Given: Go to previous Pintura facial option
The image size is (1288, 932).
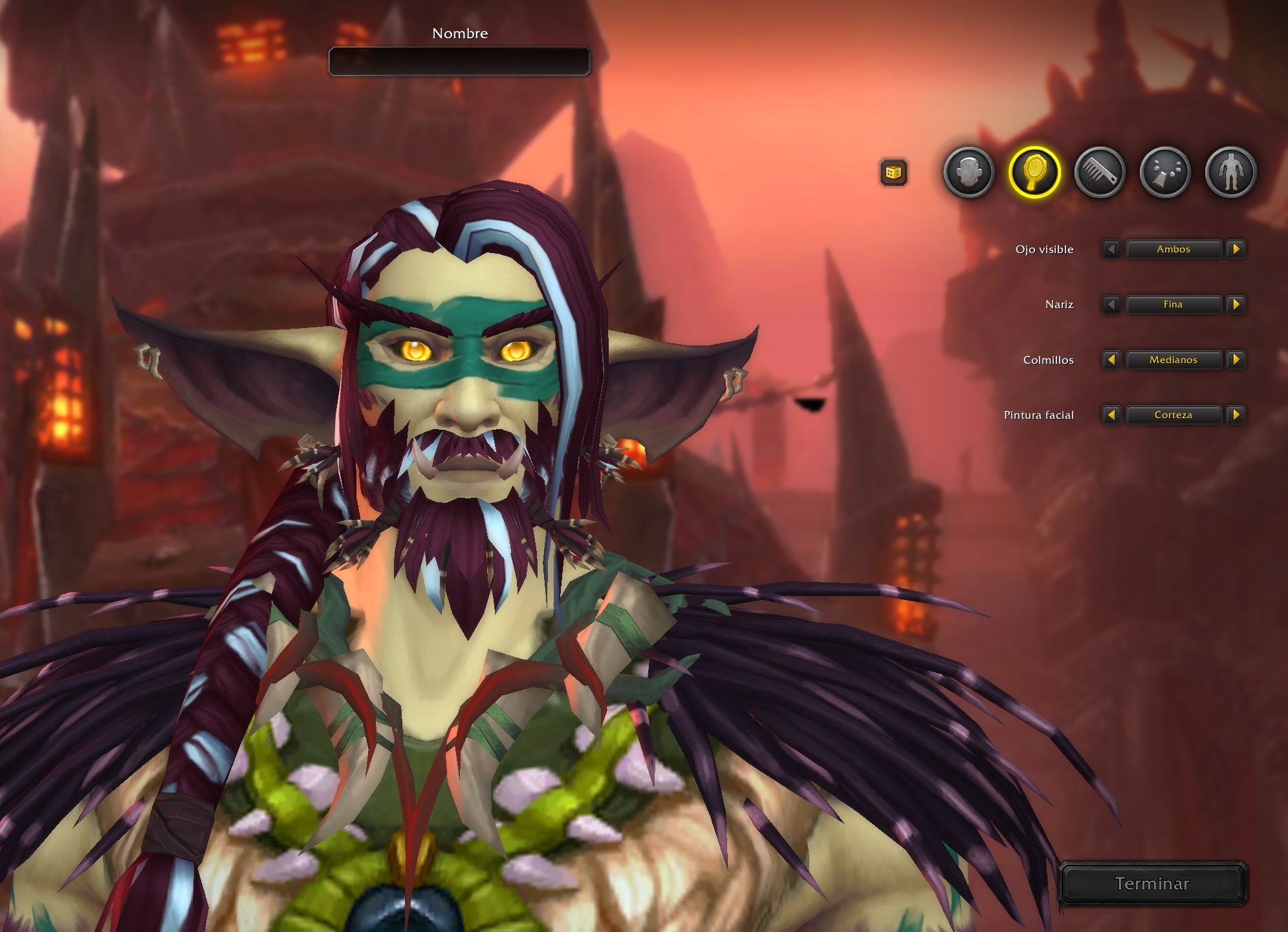Looking at the screenshot, I should (1111, 415).
